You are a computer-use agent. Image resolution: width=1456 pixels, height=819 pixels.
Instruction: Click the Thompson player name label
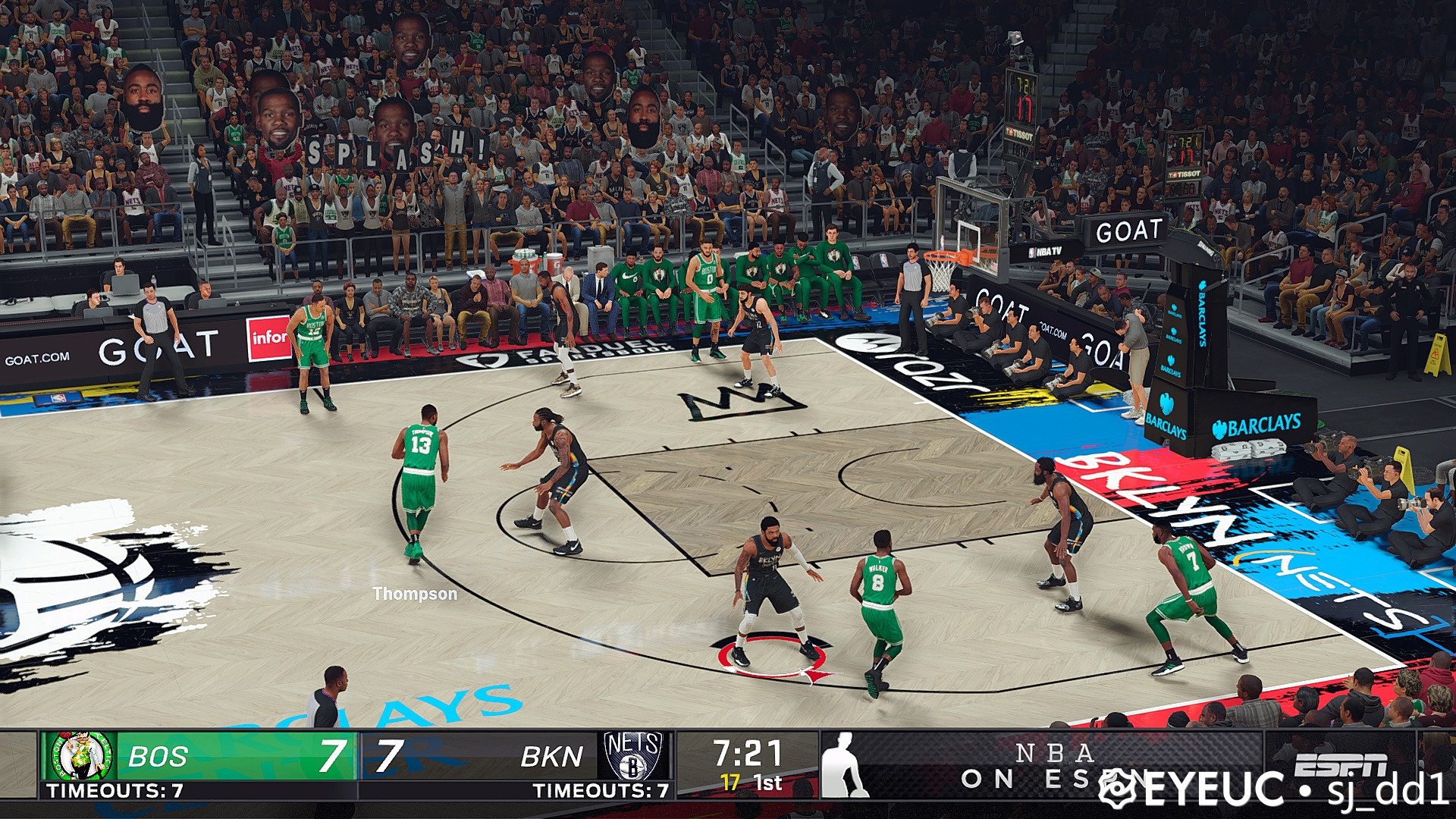pyautogui.click(x=413, y=595)
